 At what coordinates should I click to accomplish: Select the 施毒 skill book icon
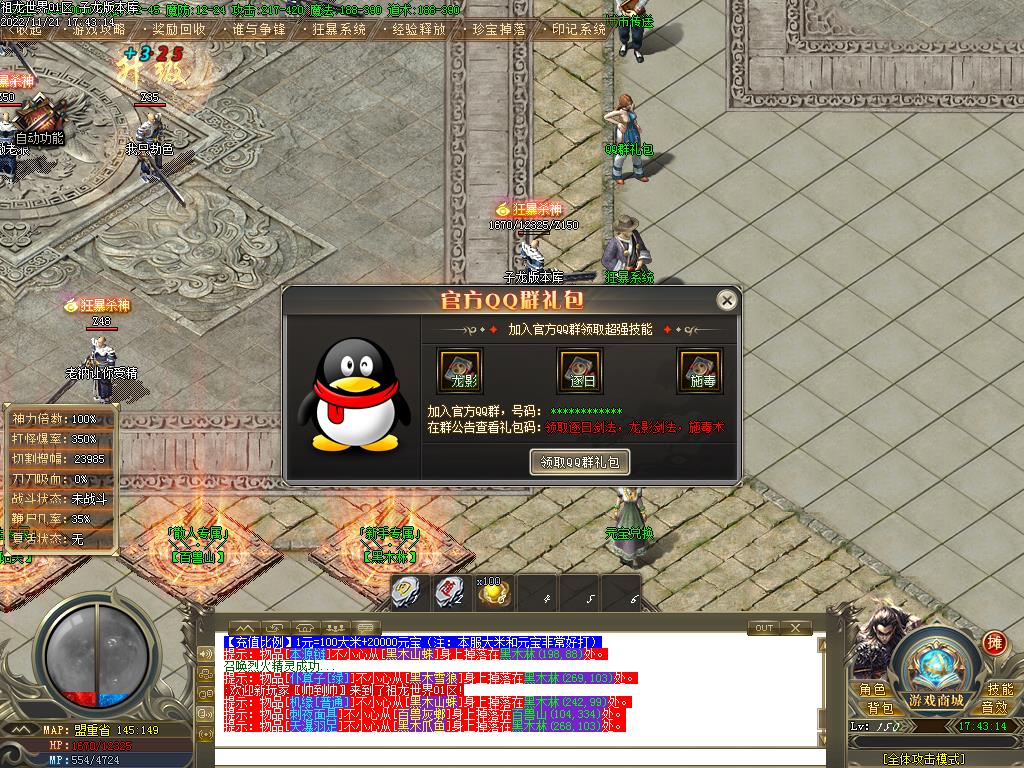click(x=700, y=371)
